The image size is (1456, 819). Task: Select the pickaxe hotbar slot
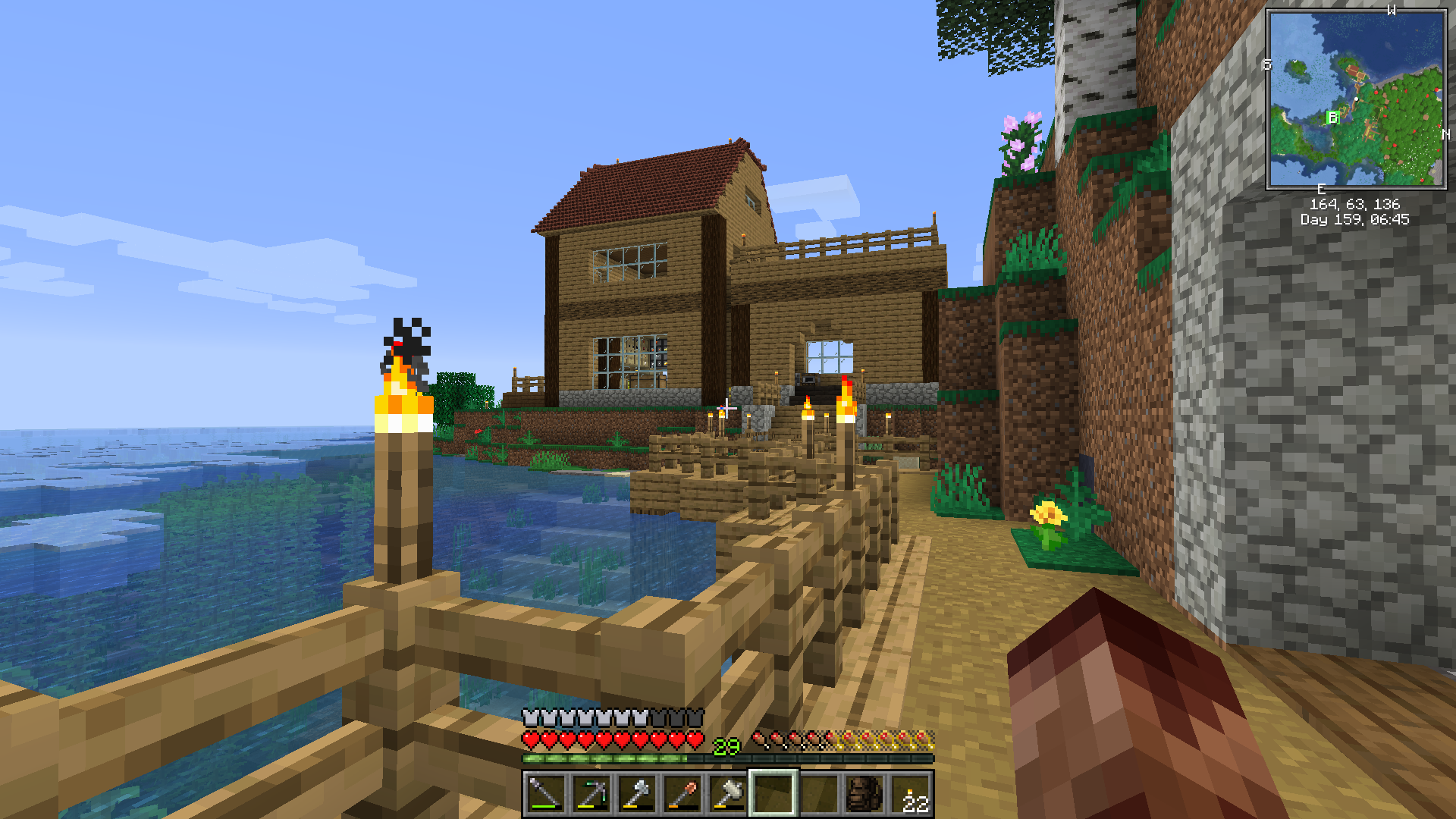coord(591,794)
